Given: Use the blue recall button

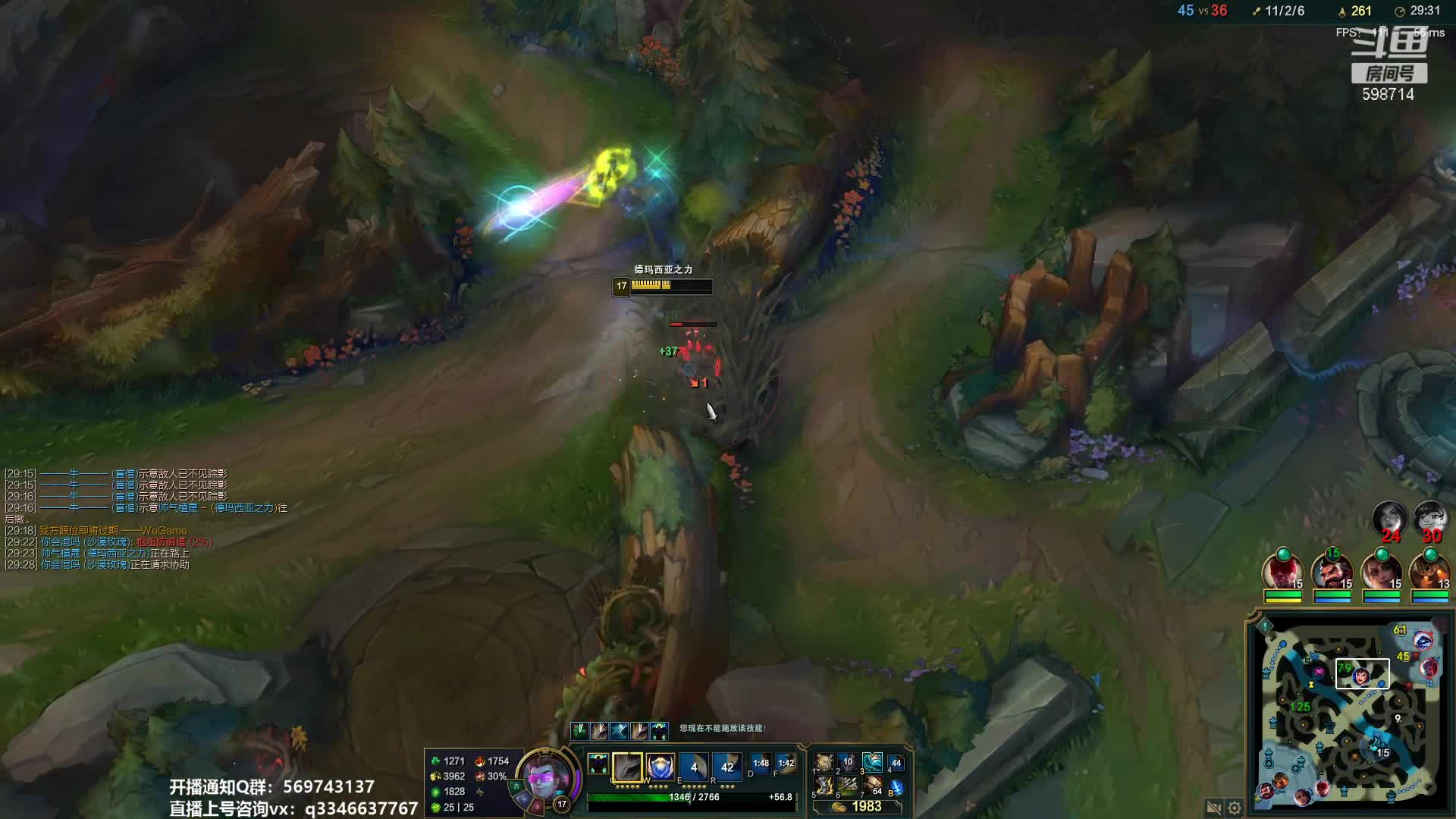Looking at the screenshot, I should coord(896,787).
